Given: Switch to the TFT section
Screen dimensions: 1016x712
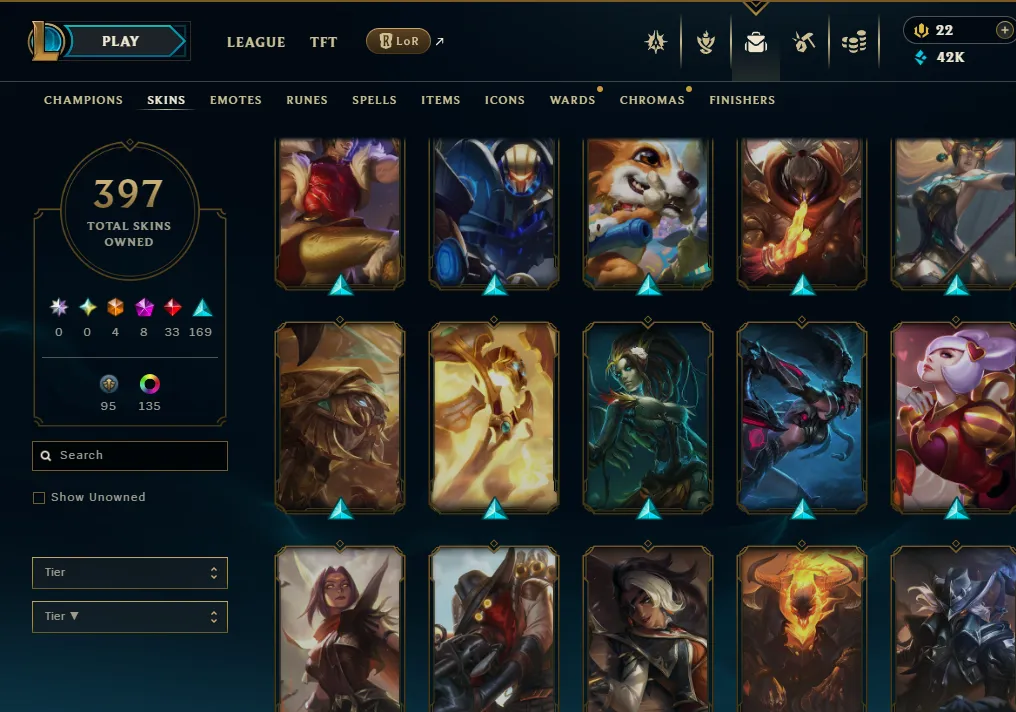Looking at the screenshot, I should point(323,42).
